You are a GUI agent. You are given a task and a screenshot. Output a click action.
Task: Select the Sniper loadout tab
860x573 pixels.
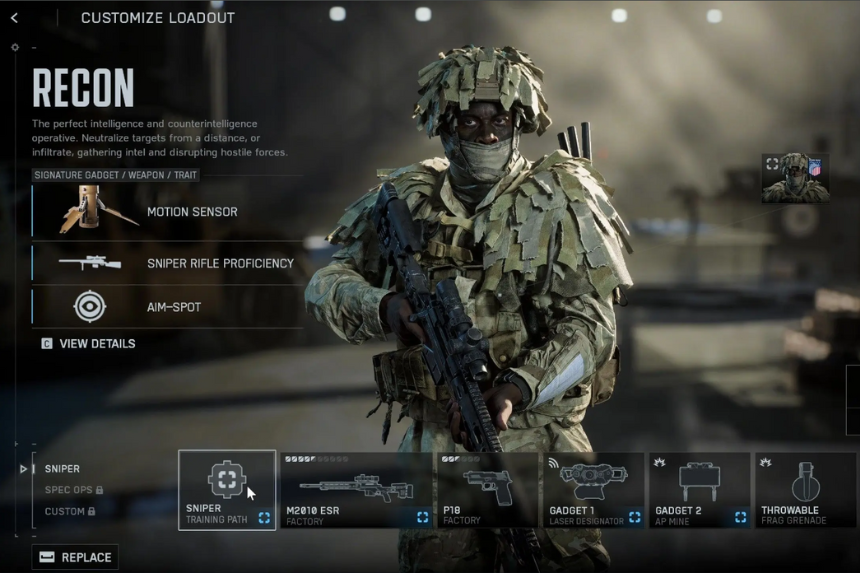(62, 469)
